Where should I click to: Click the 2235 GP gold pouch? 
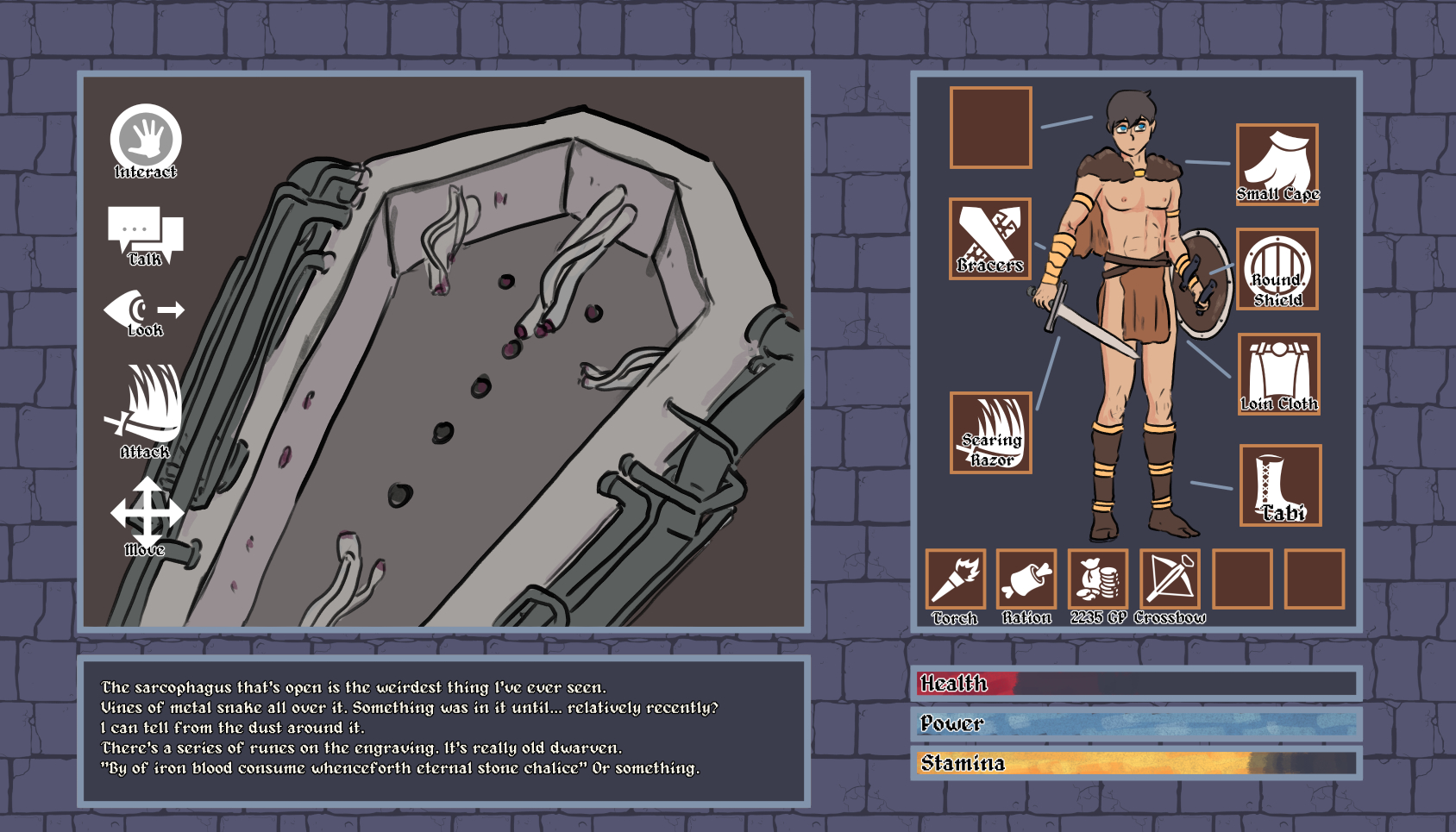tap(1098, 579)
